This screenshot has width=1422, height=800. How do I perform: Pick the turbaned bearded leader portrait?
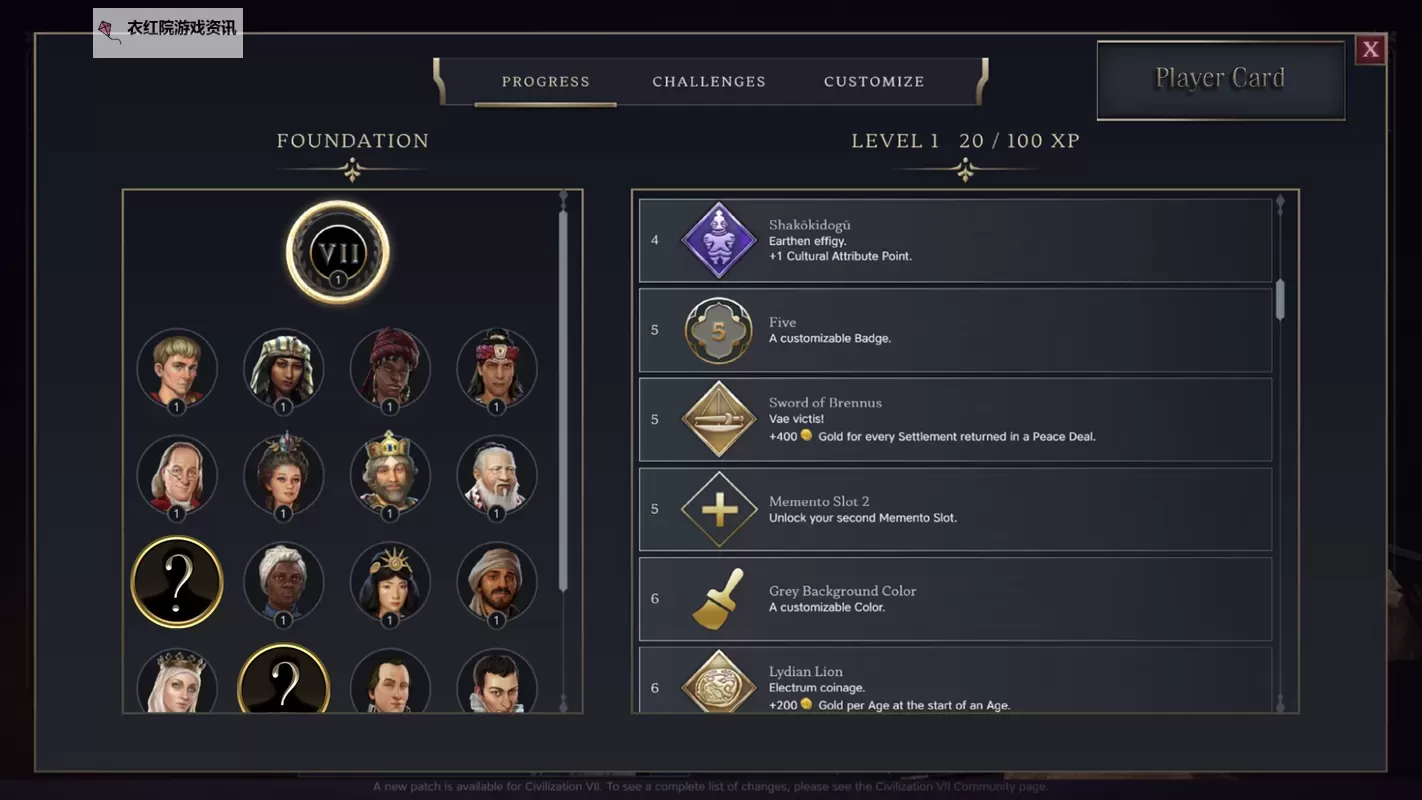(496, 582)
